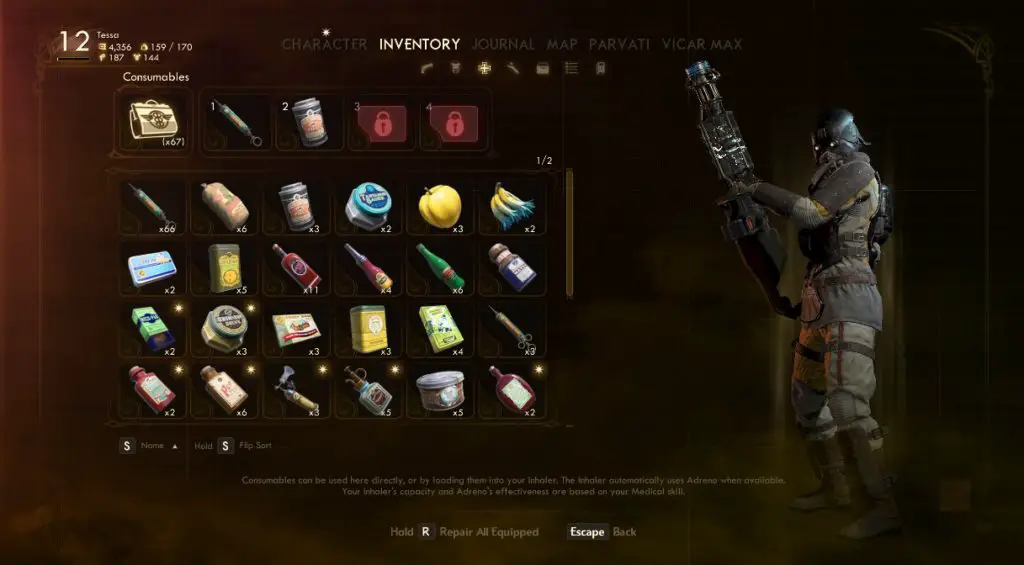
Task: Pick the blue flat tin item
Action: coord(151,267)
